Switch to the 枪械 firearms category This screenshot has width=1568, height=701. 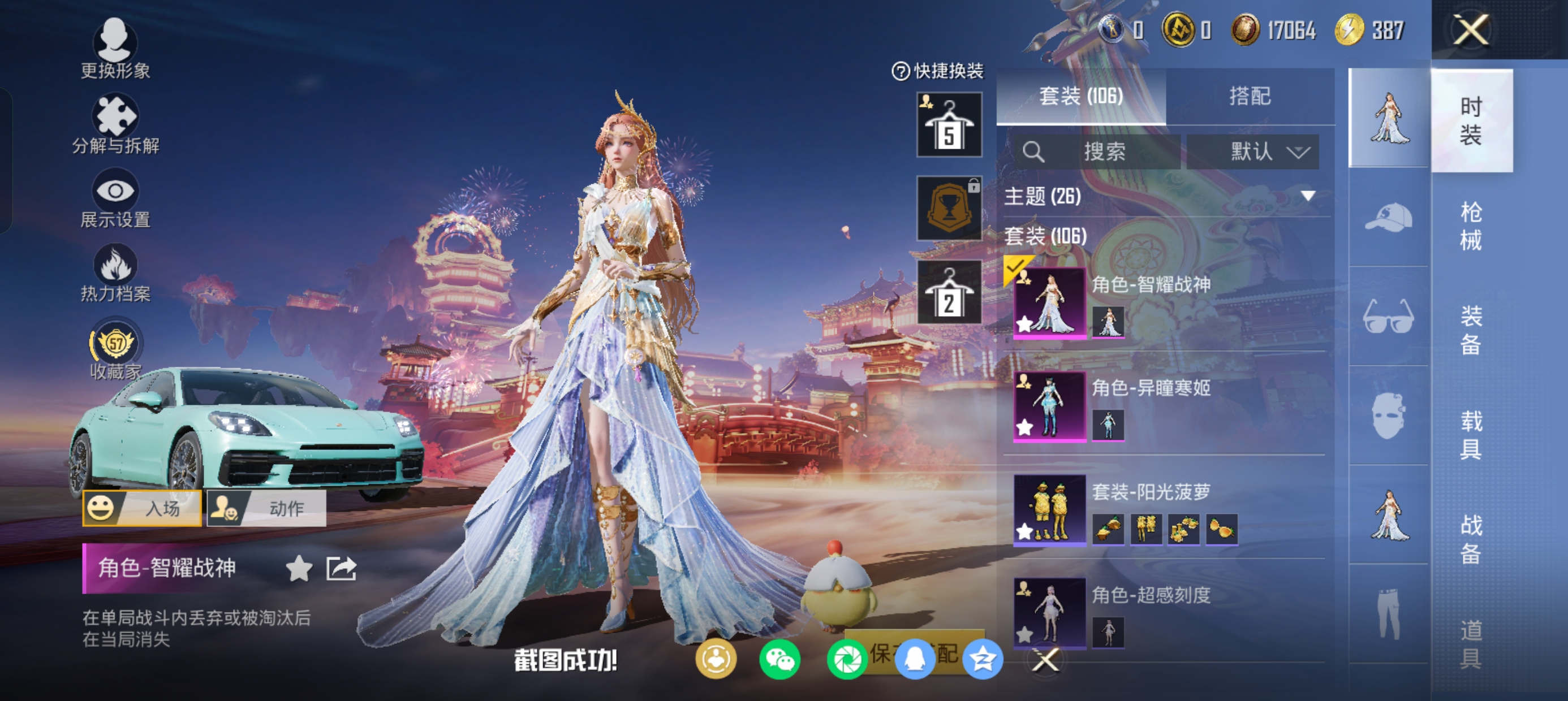pyautogui.click(x=1470, y=226)
